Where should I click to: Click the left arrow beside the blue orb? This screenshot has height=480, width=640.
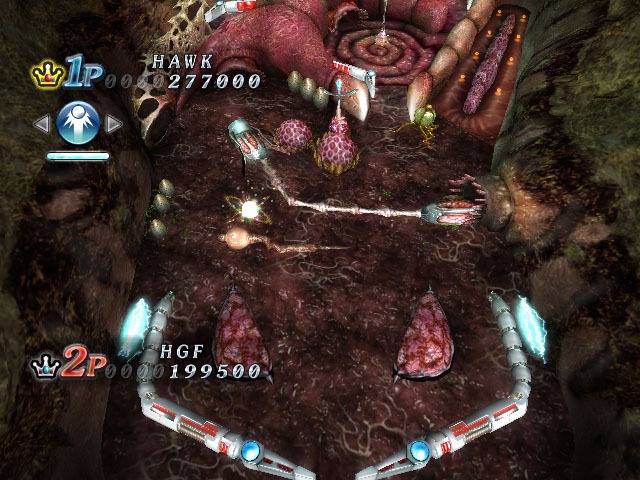(x=42, y=124)
